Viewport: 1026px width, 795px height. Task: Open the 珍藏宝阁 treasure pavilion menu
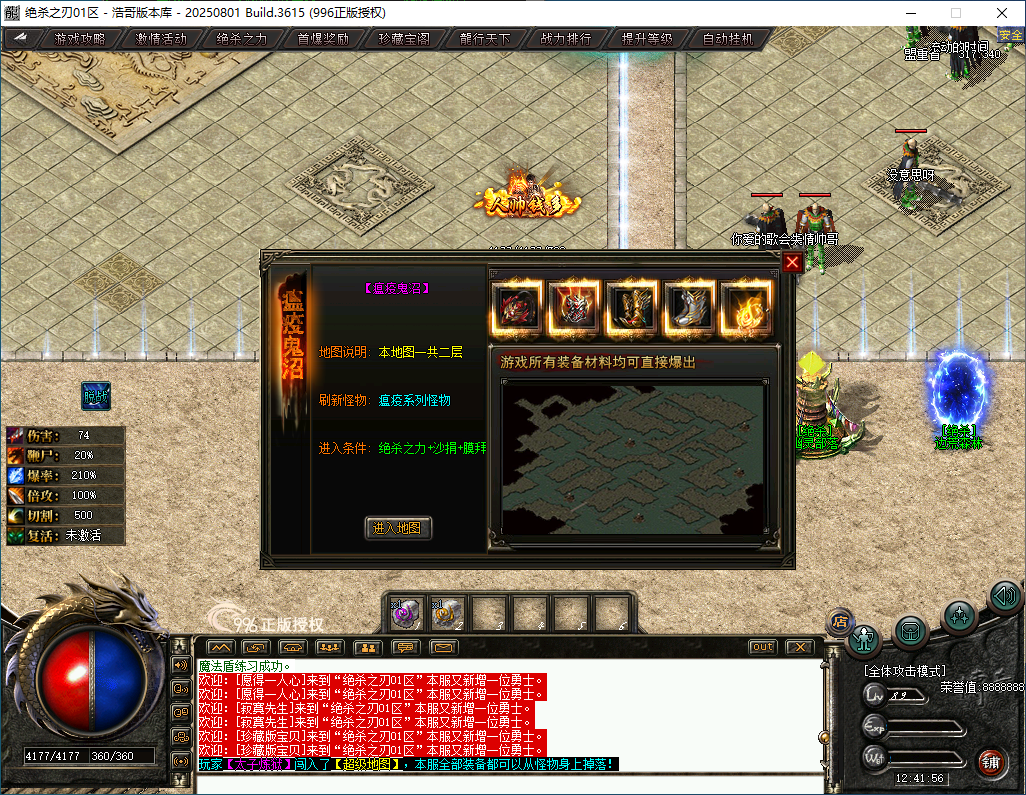coord(404,39)
